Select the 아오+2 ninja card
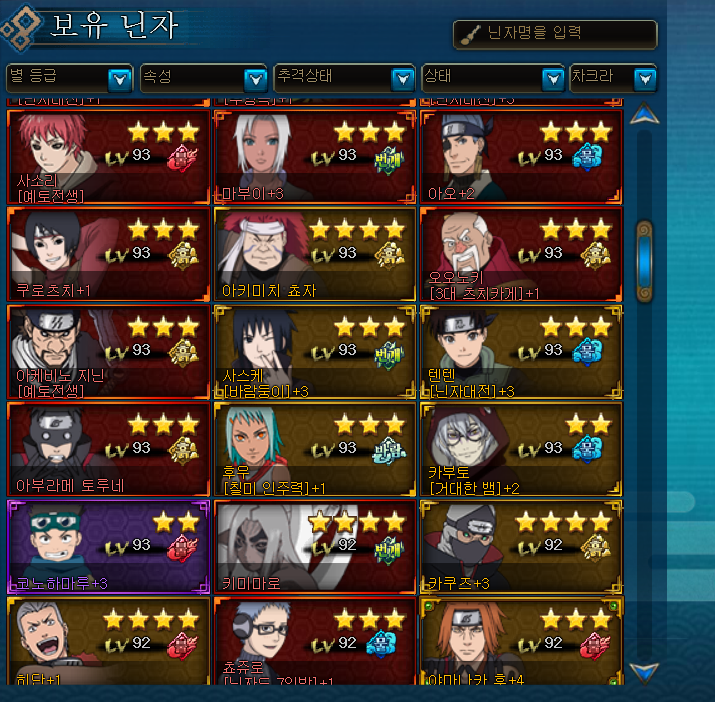715x702 pixels. (x=521, y=156)
